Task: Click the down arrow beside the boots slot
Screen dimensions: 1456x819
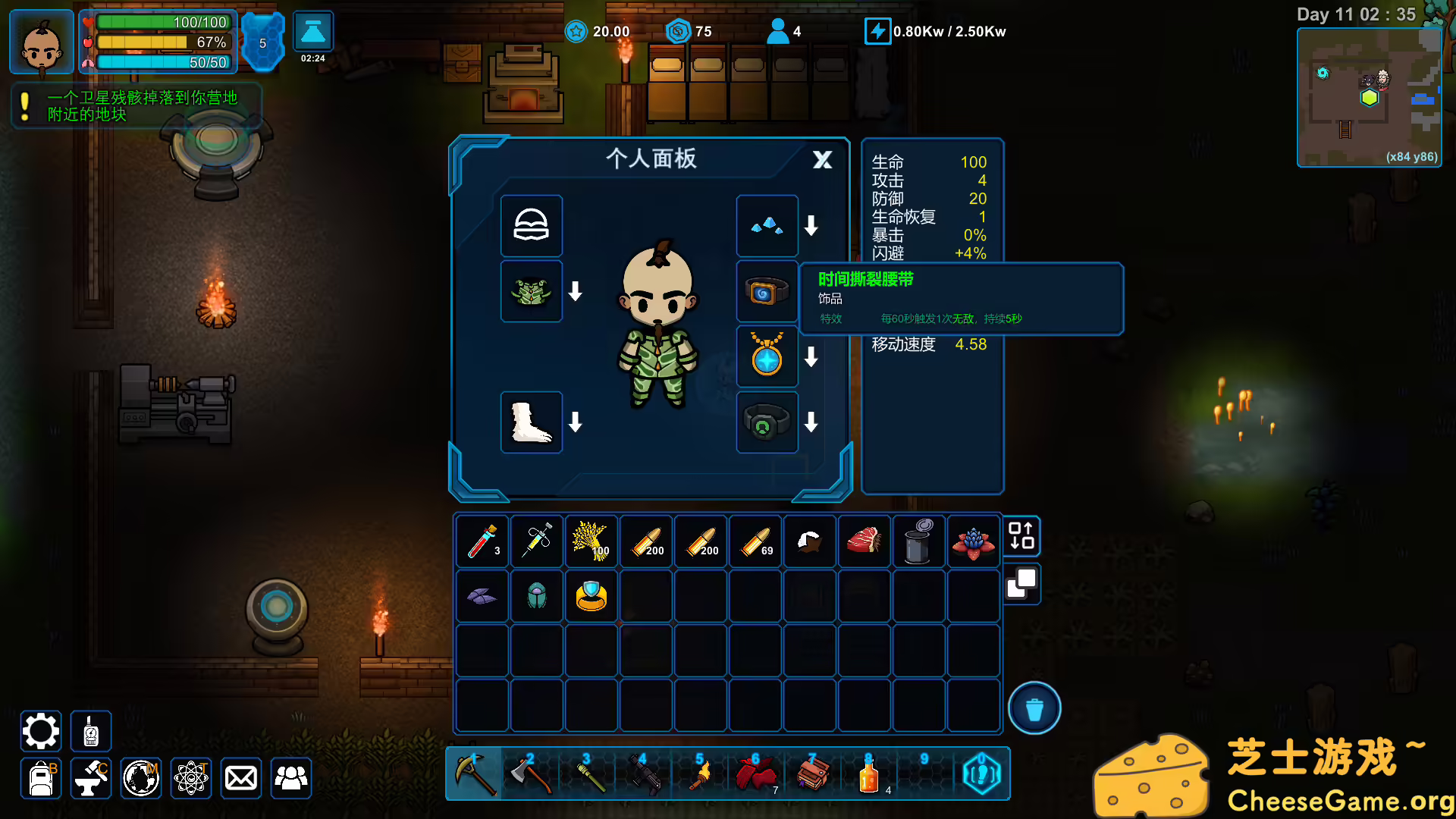Action: click(x=575, y=423)
